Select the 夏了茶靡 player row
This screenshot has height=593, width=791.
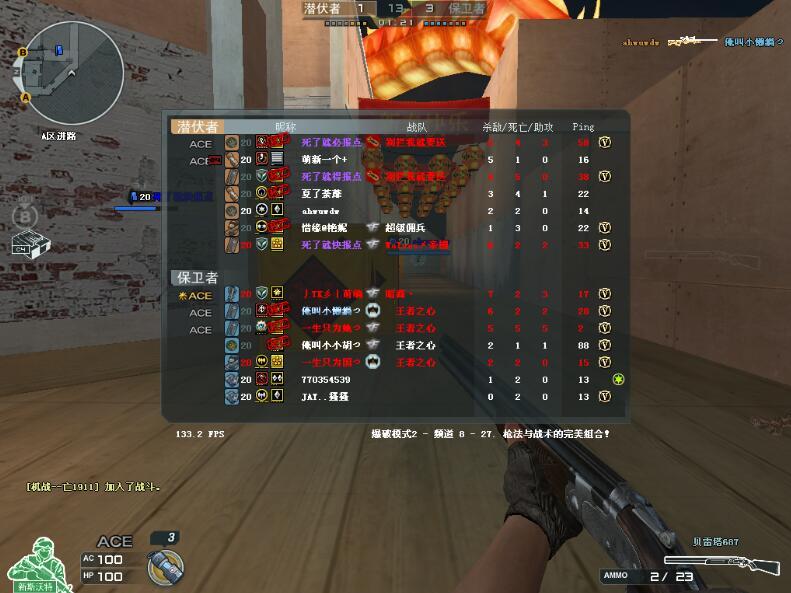coord(400,194)
